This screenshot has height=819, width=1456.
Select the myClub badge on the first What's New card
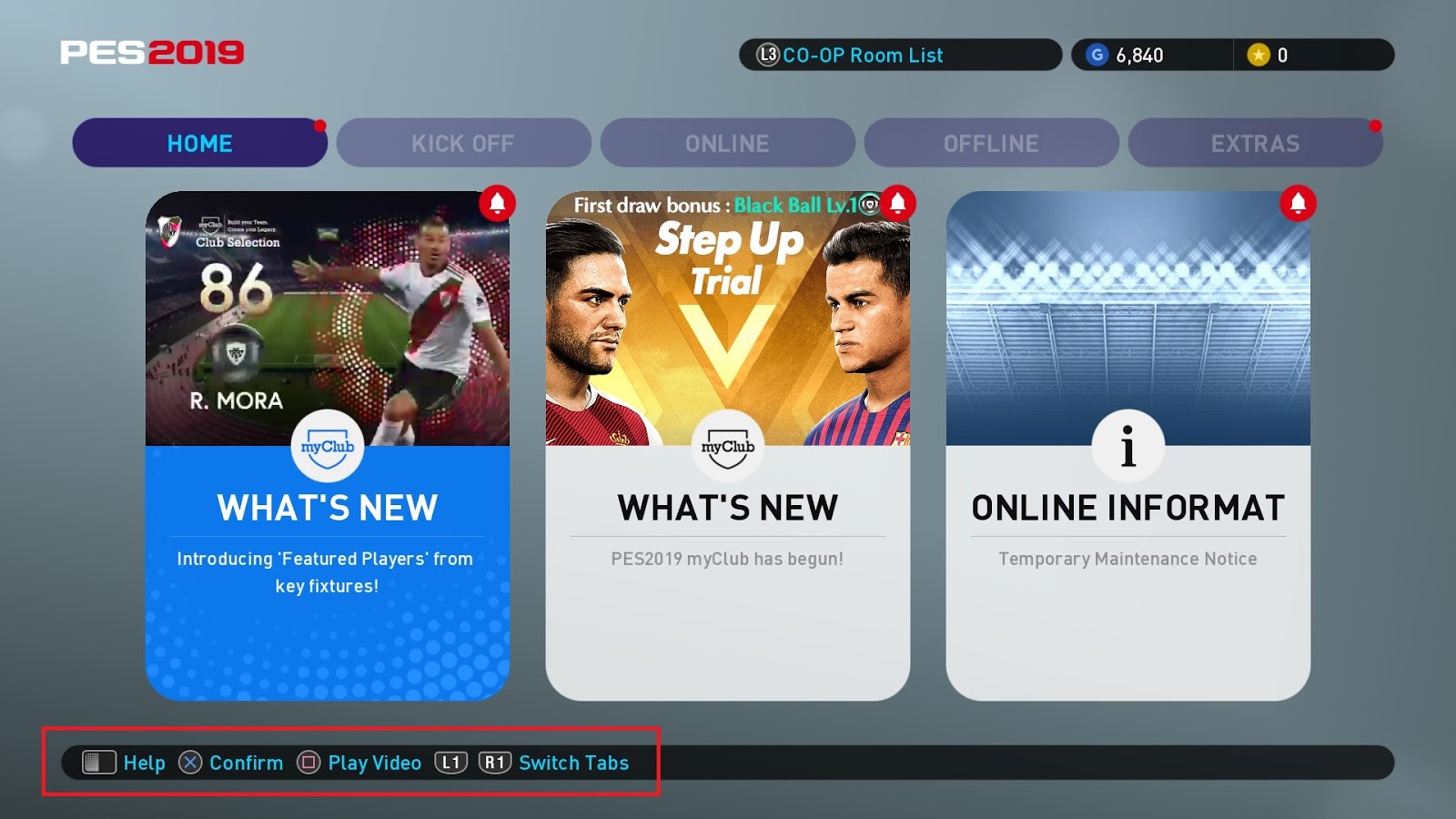tap(329, 447)
